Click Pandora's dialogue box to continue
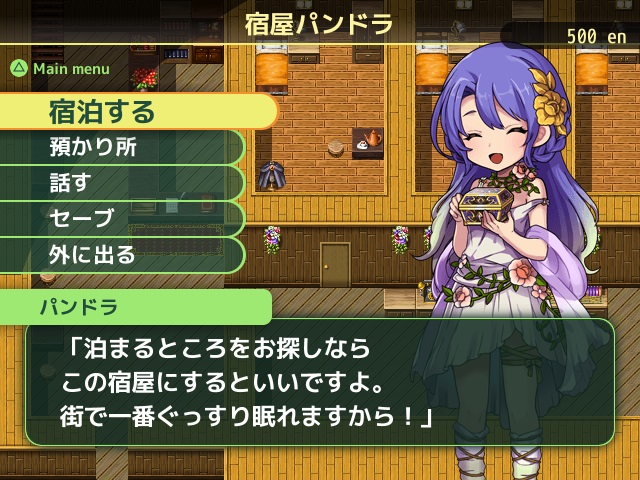The width and height of the screenshot is (640, 480). tap(318, 381)
